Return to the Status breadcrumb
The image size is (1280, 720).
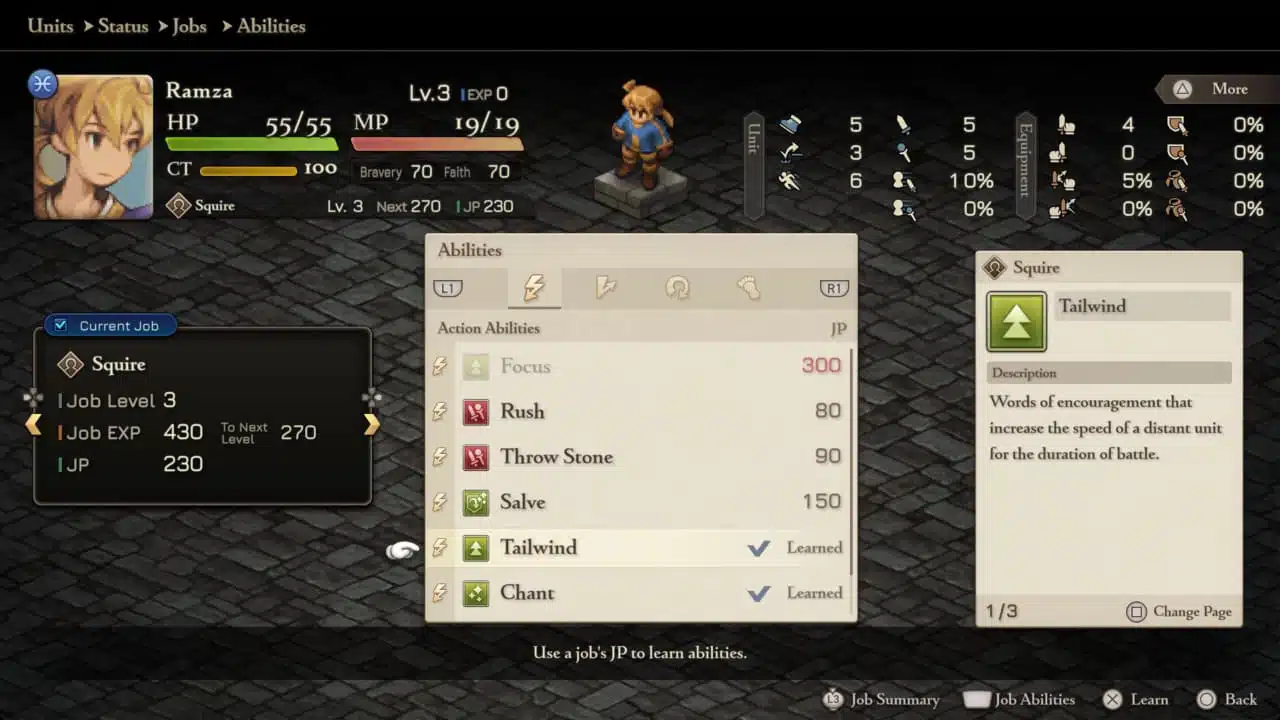coord(123,26)
